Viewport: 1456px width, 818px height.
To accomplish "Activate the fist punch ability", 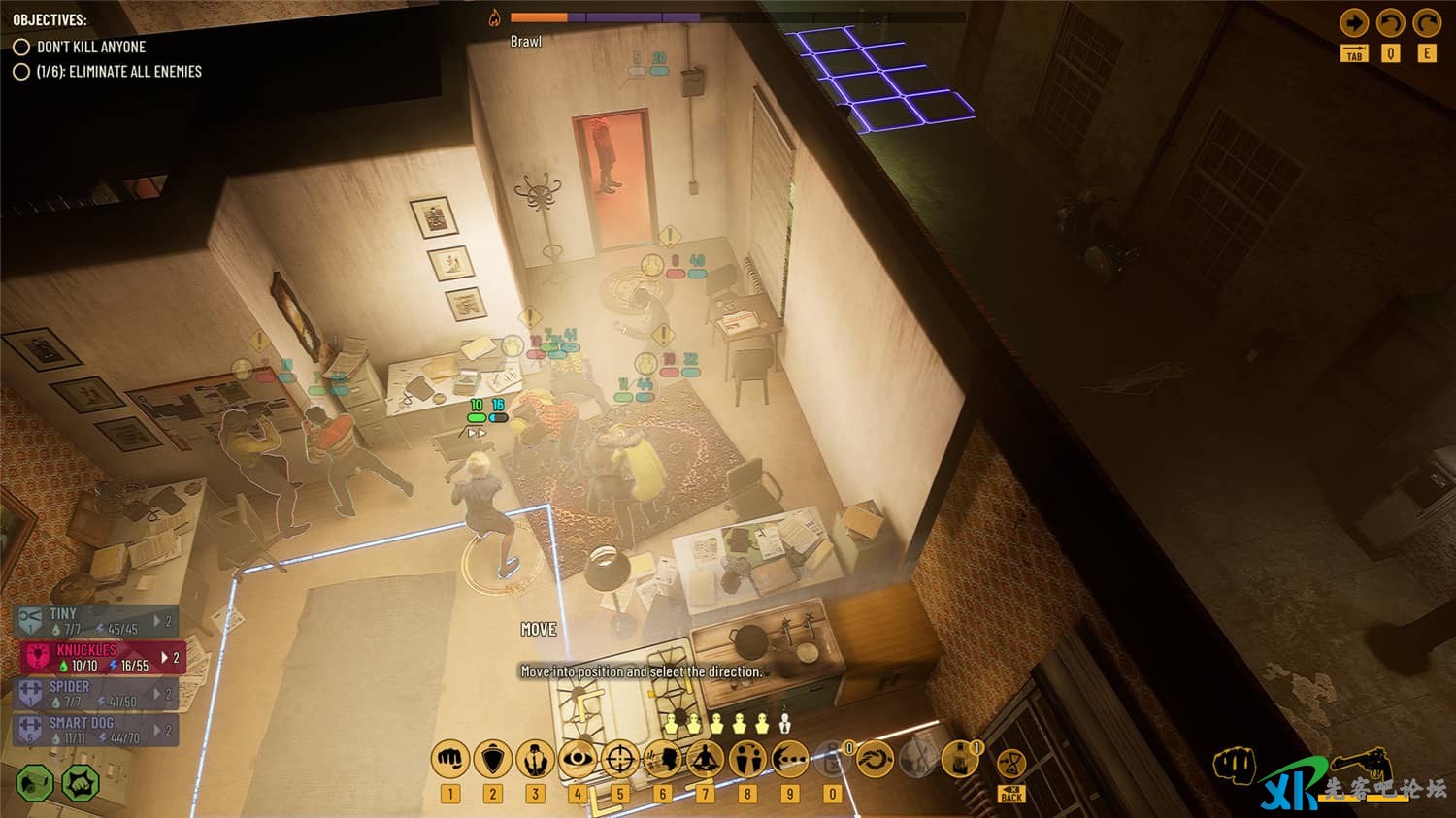I will (450, 759).
